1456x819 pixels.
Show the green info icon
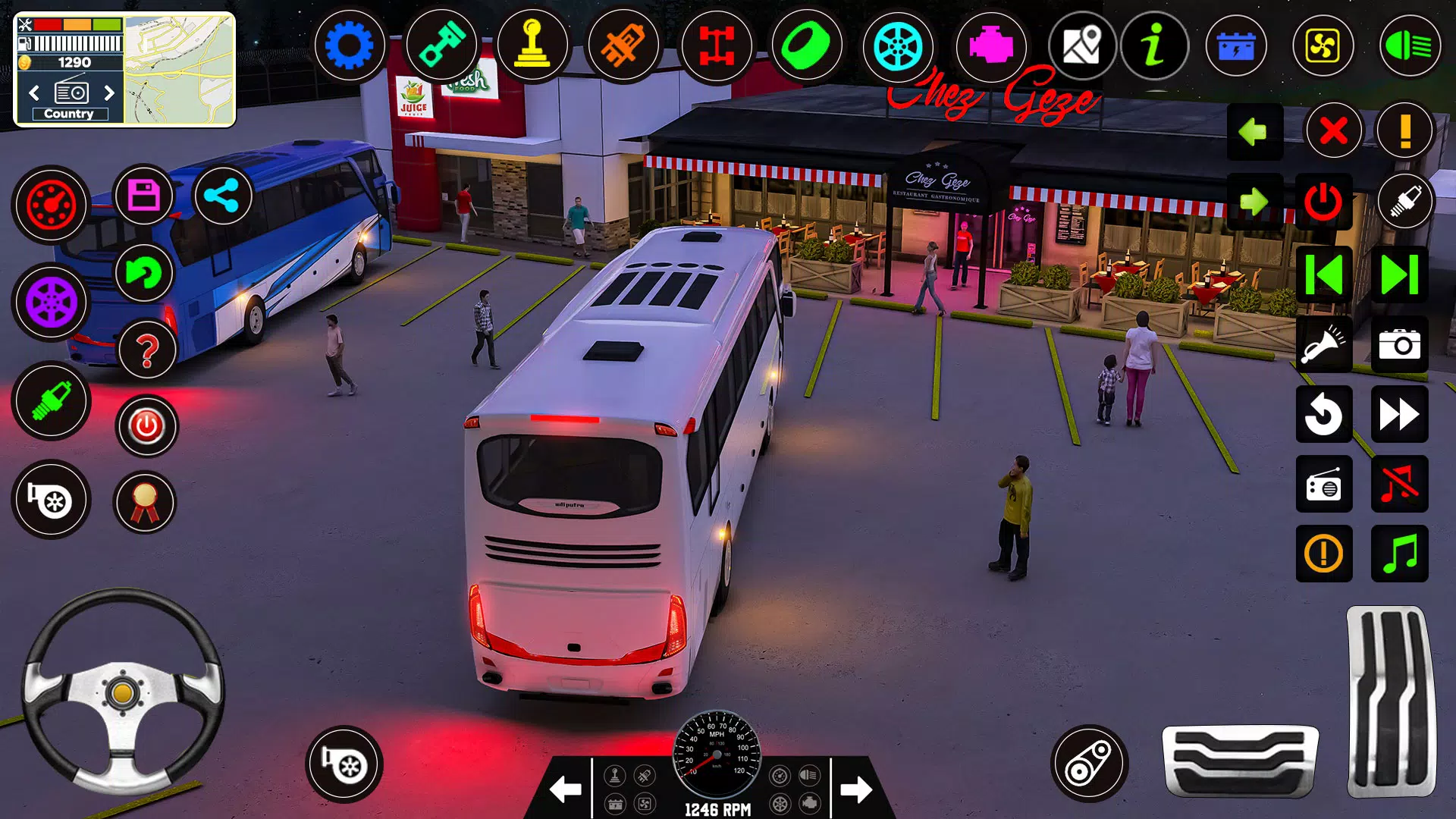pyautogui.click(x=1154, y=46)
